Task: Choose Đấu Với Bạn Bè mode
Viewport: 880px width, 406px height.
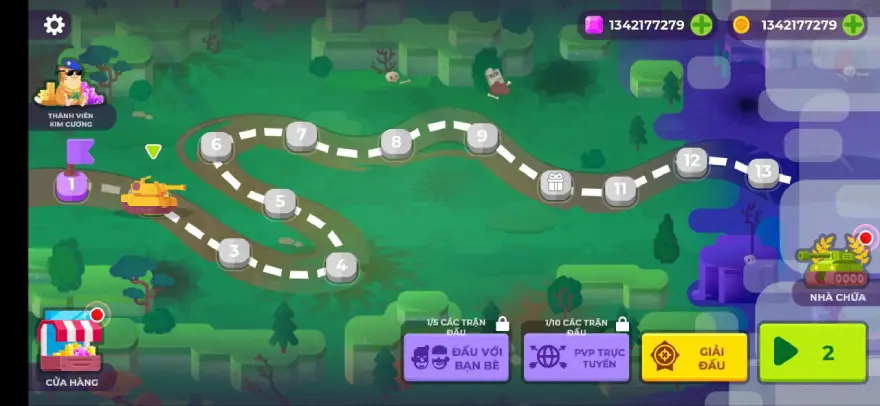Action: [456, 356]
